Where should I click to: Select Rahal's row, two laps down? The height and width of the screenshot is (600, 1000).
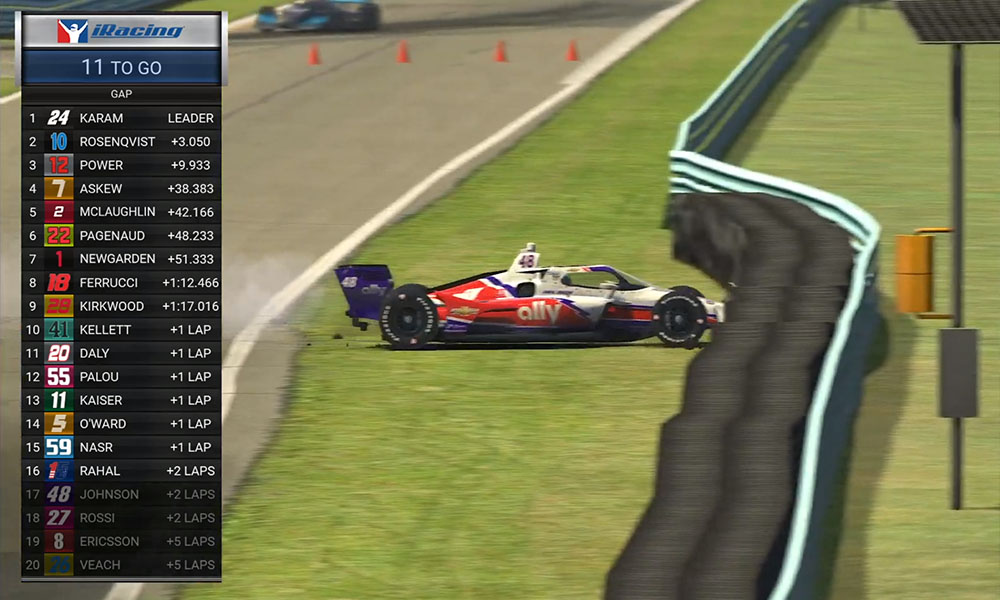click(x=121, y=471)
